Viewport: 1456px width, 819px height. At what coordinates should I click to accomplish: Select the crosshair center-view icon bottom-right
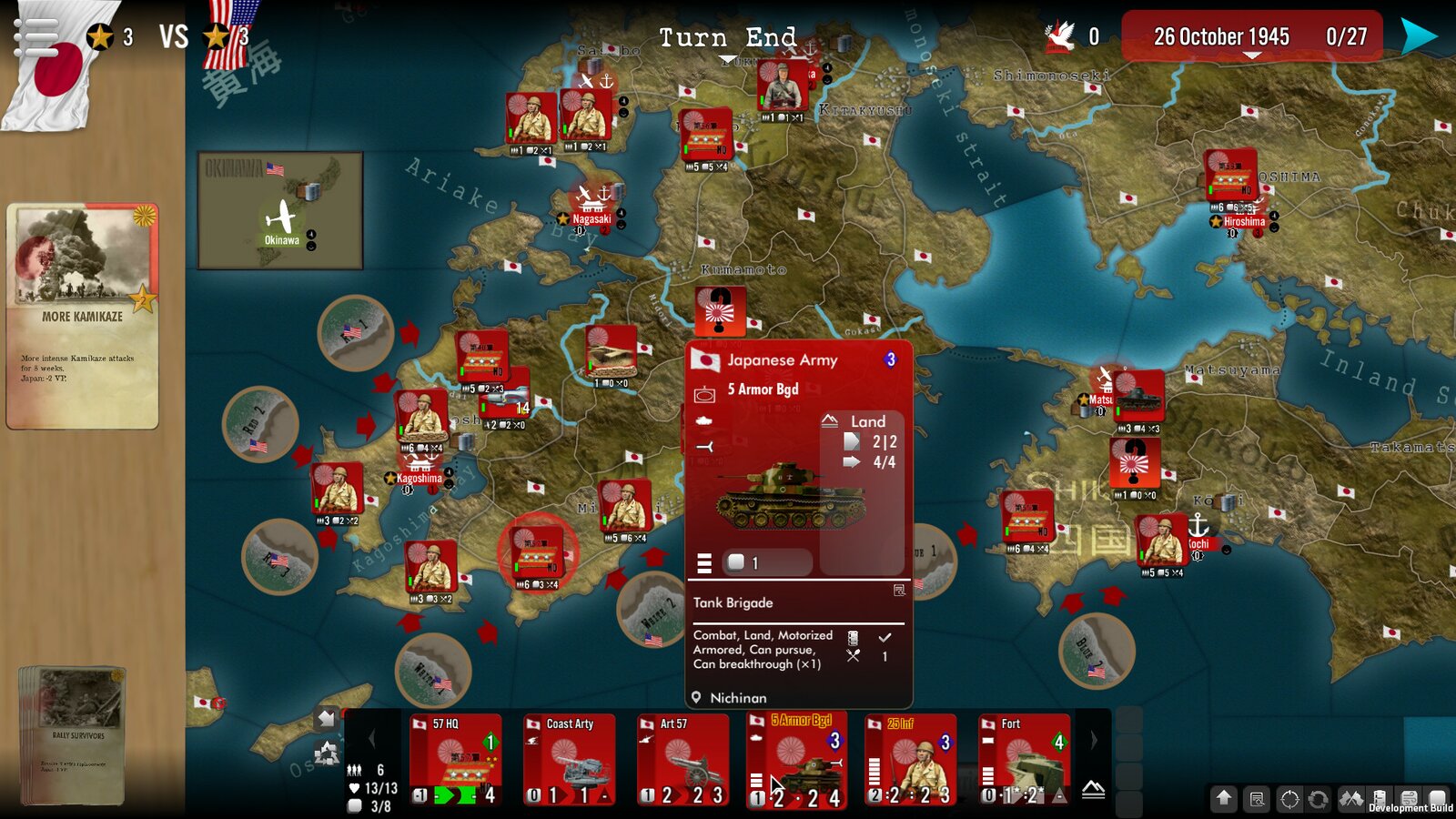click(x=1289, y=796)
